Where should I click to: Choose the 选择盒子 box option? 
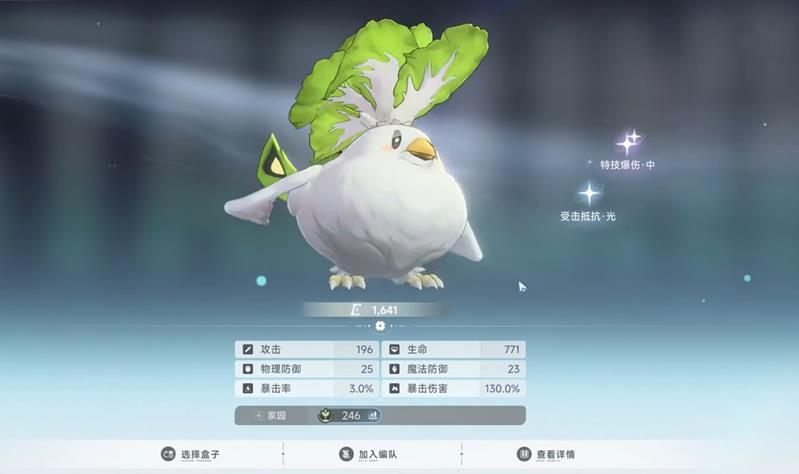point(190,454)
